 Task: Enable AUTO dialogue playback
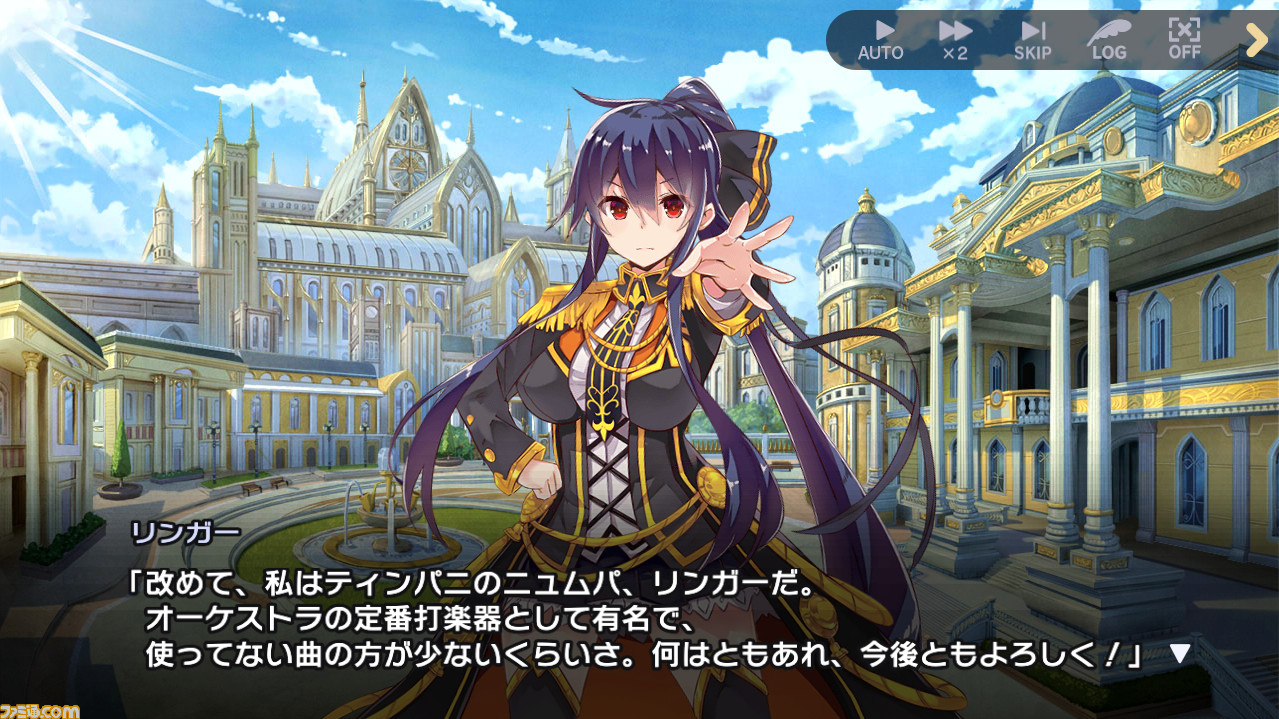[880, 40]
